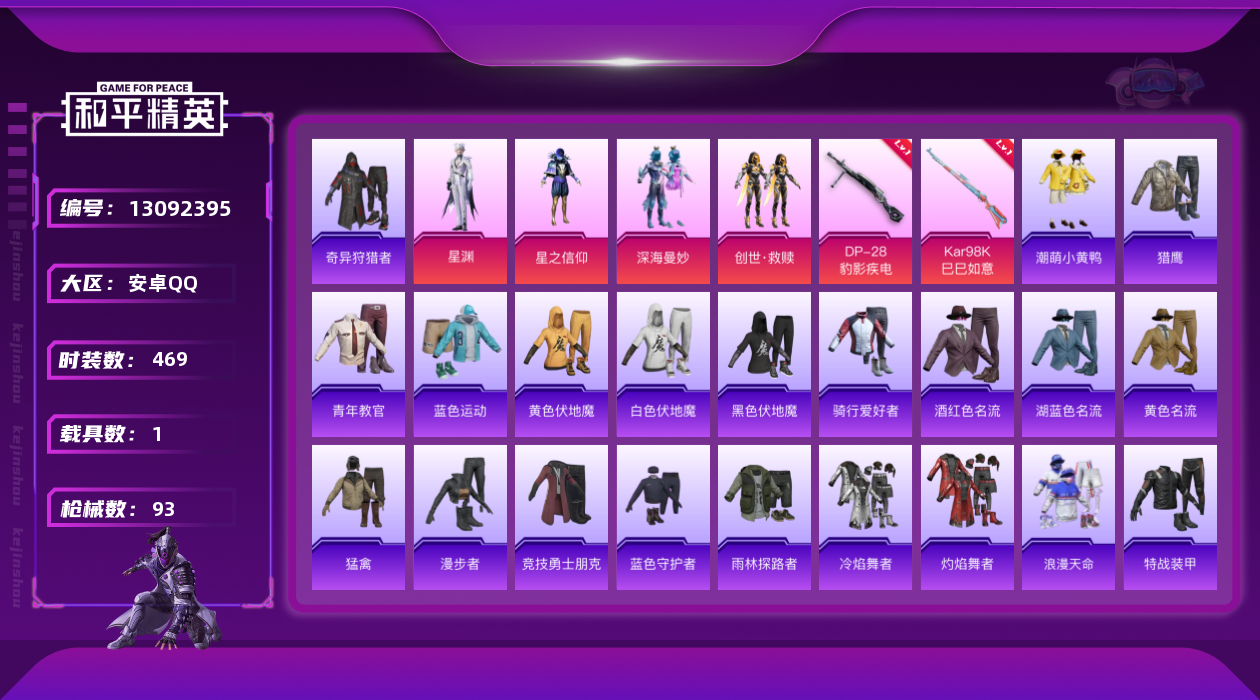This screenshot has width=1260, height=700.
Task: Pick the 黑色伏地魔 hoodie tile
Action: (764, 364)
